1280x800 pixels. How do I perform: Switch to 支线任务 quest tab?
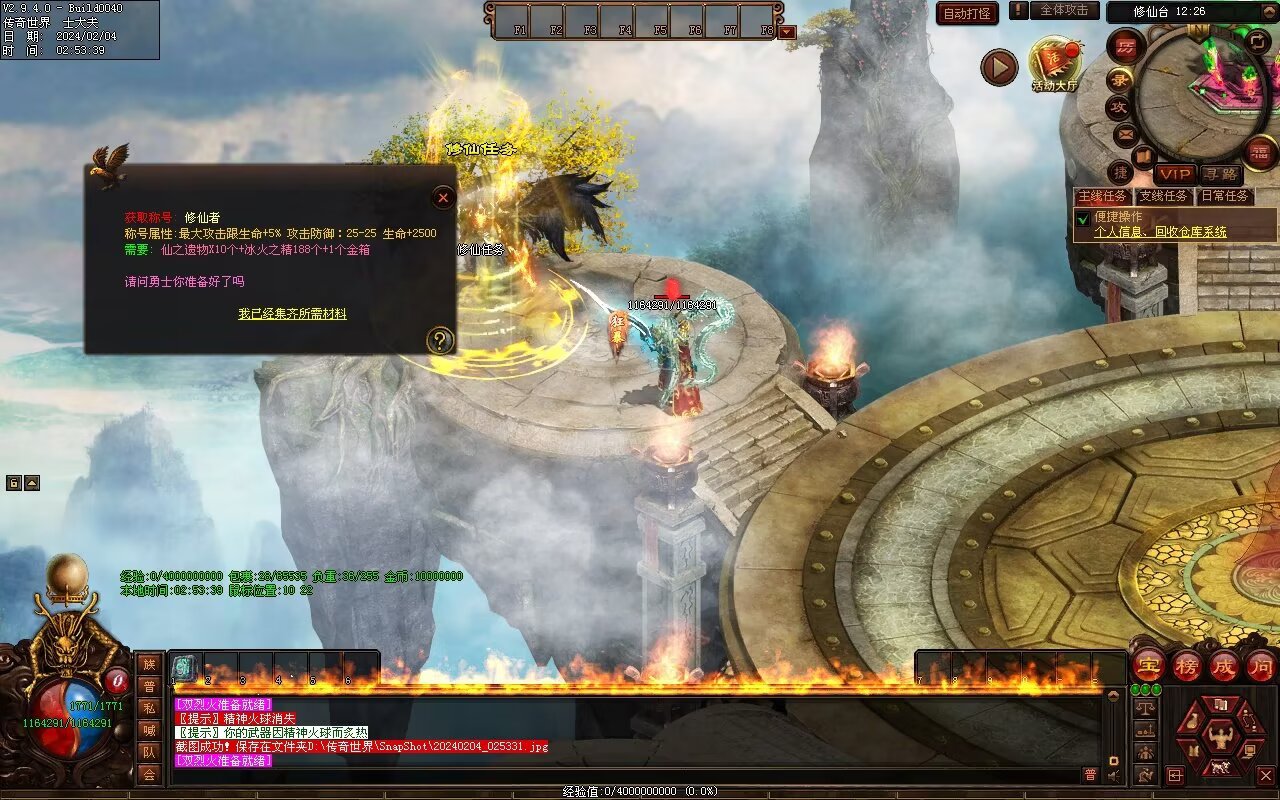tap(1164, 196)
